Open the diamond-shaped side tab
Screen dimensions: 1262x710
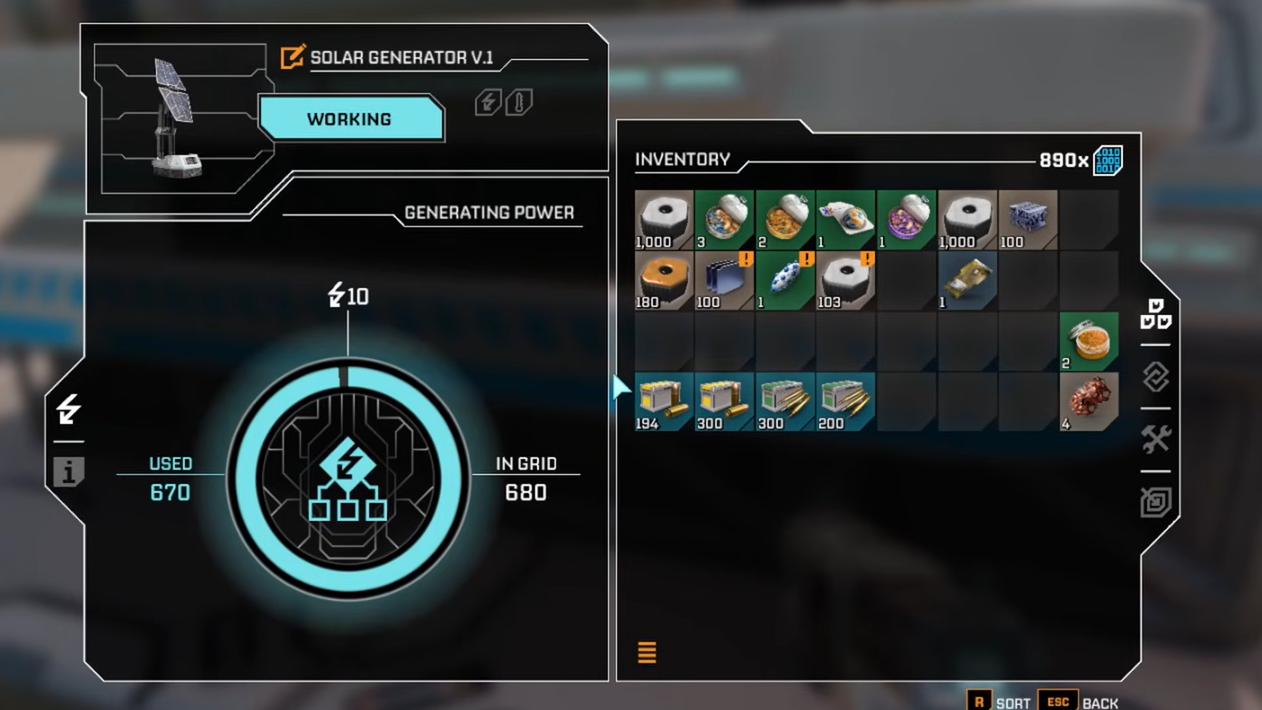point(1156,377)
